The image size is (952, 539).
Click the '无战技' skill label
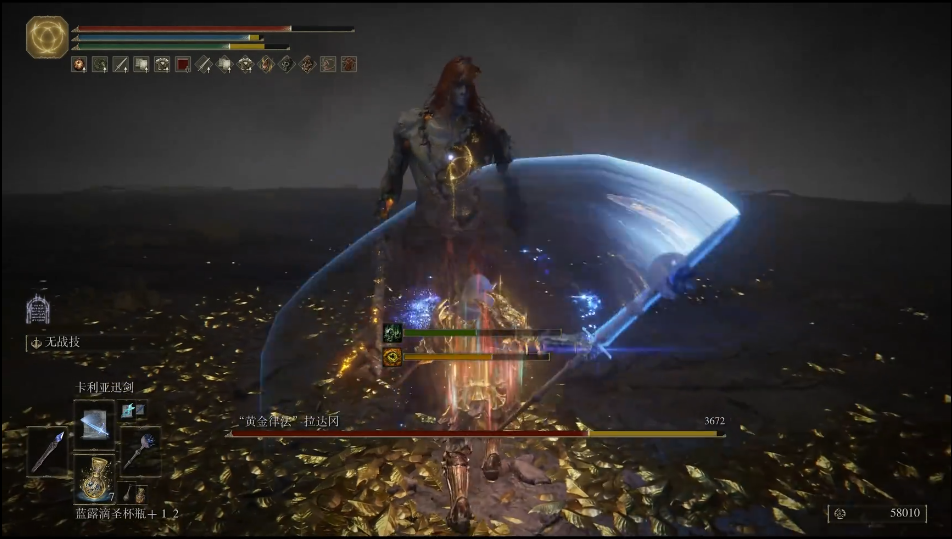tap(60, 342)
